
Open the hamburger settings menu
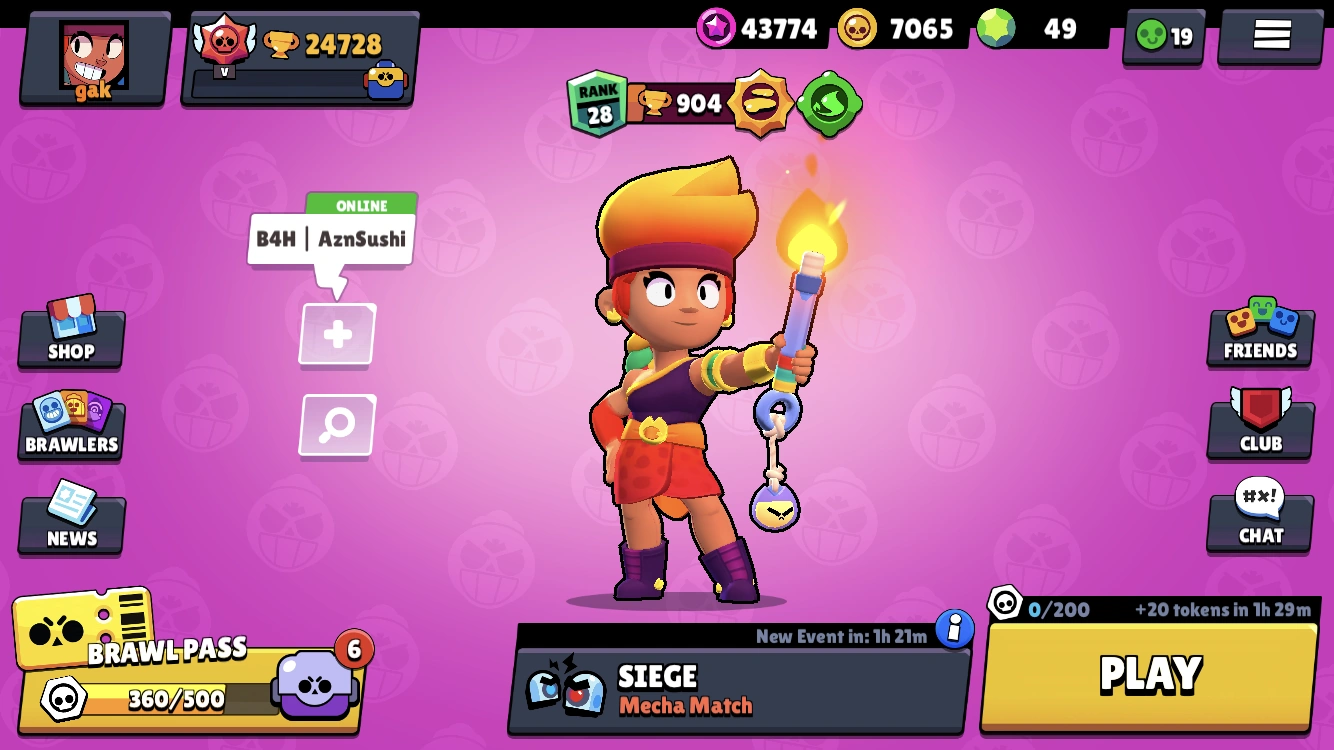click(1269, 34)
